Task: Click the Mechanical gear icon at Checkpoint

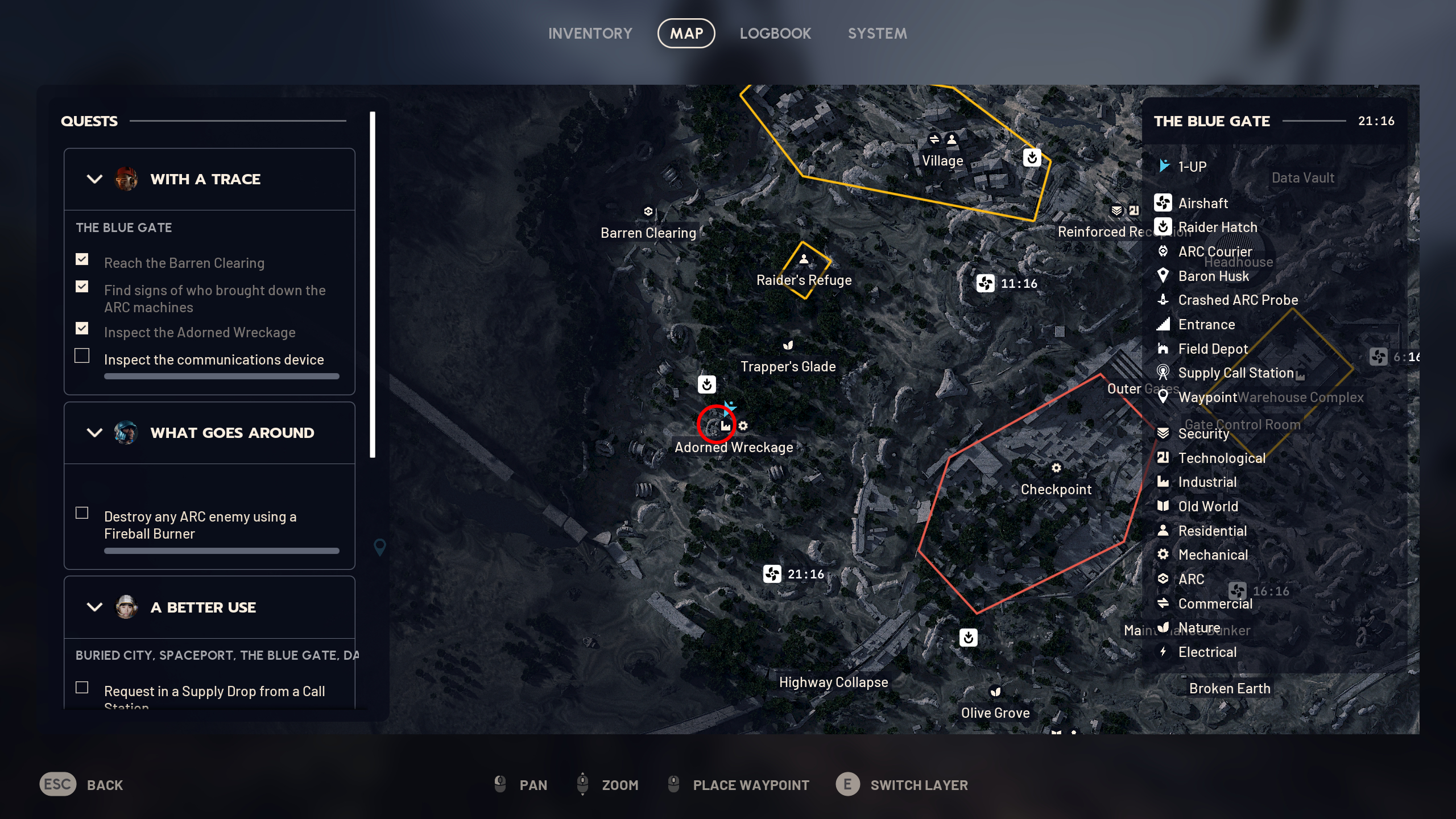Action: coord(1057,468)
